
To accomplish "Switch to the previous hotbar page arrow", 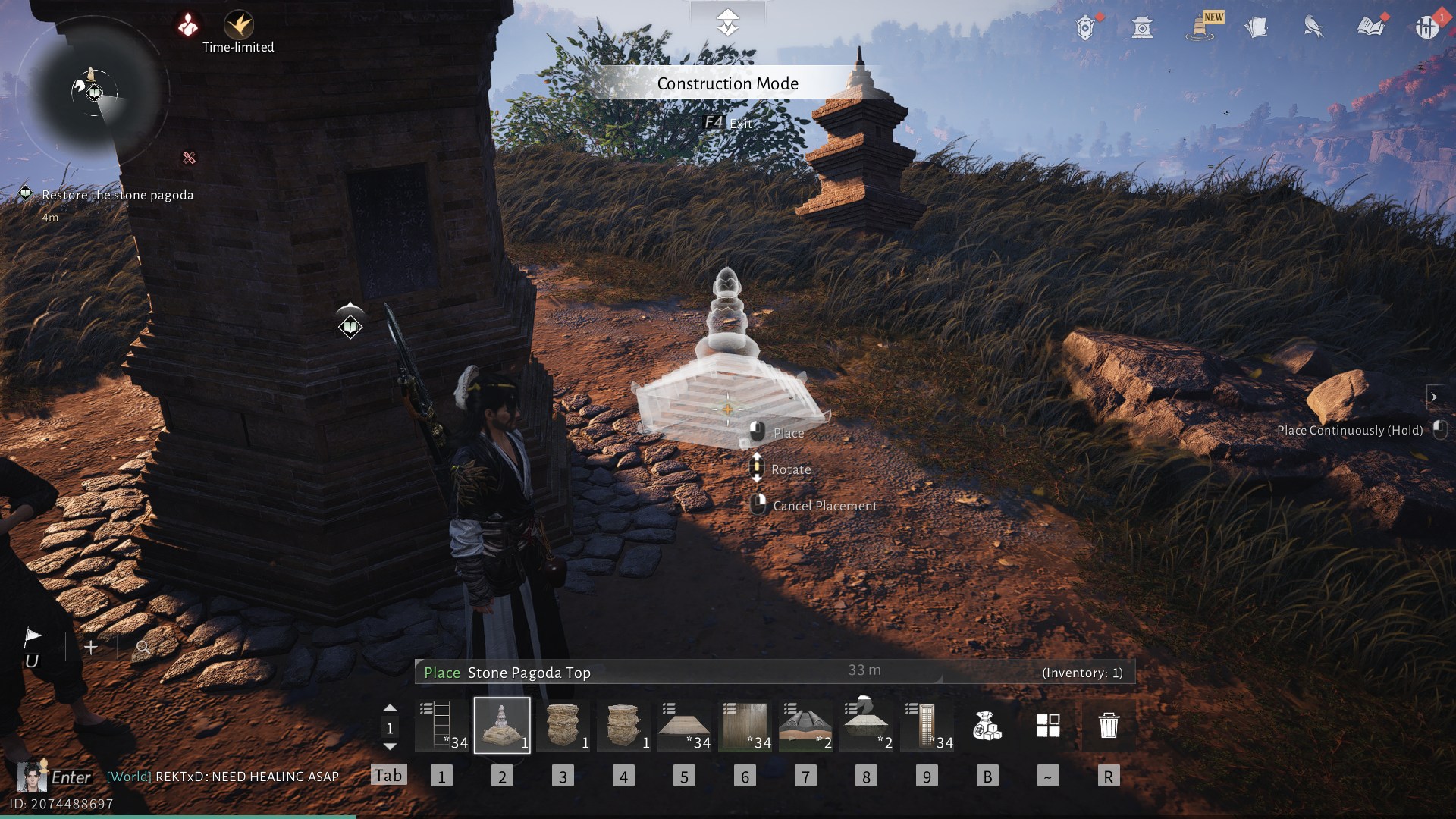I will point(390,708).
